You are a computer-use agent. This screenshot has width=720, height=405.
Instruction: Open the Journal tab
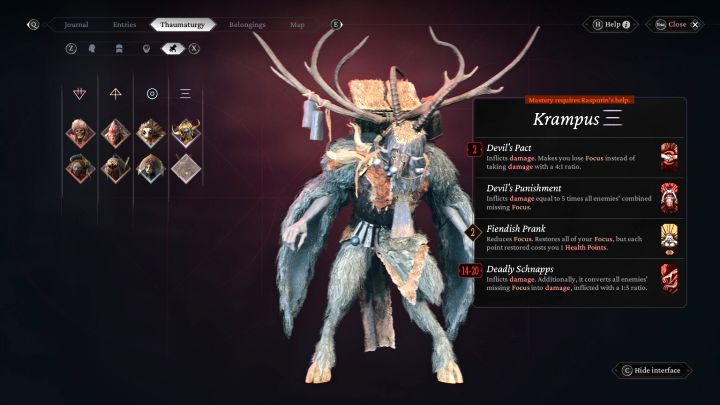click(77, 24)
